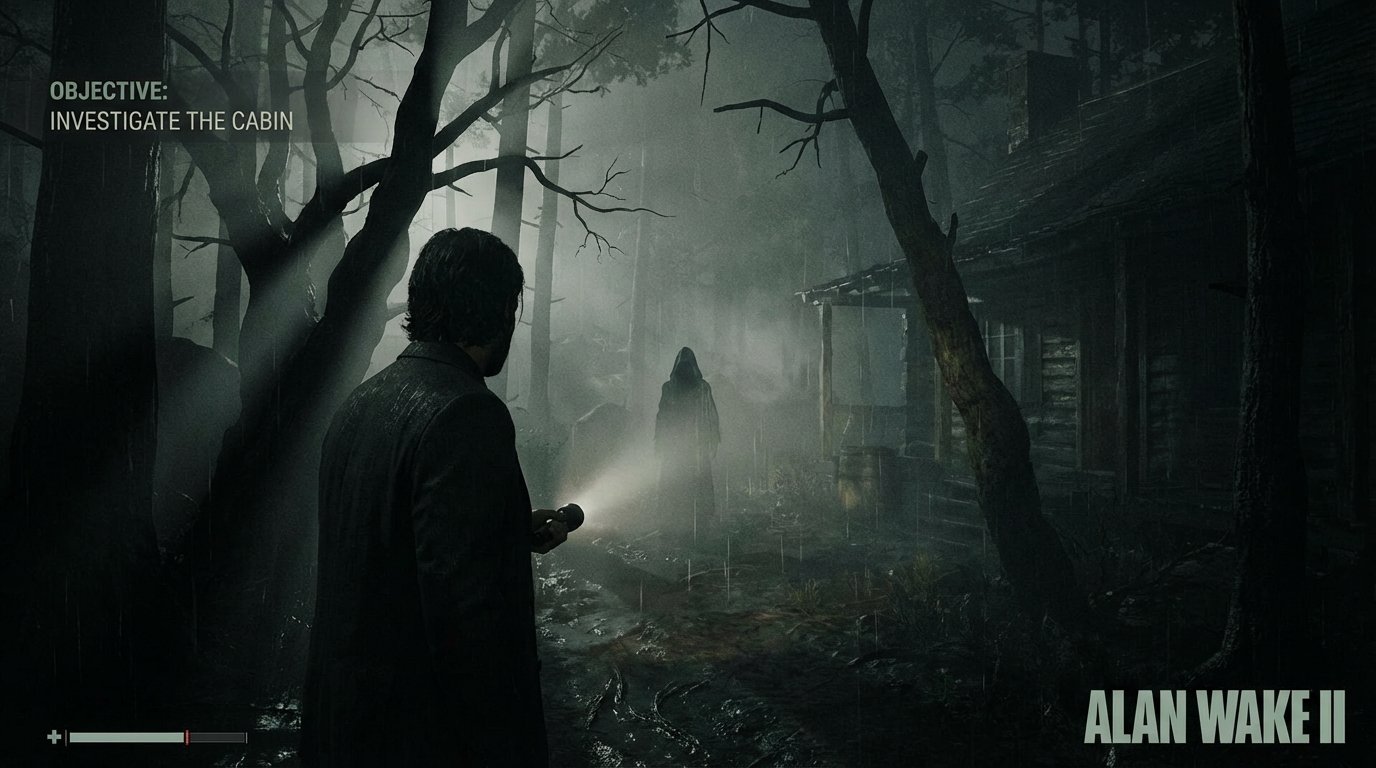This screenshot has height=768, width=1376.
Task: Click the red damage marker on the health bar
Action: (188, 737)
